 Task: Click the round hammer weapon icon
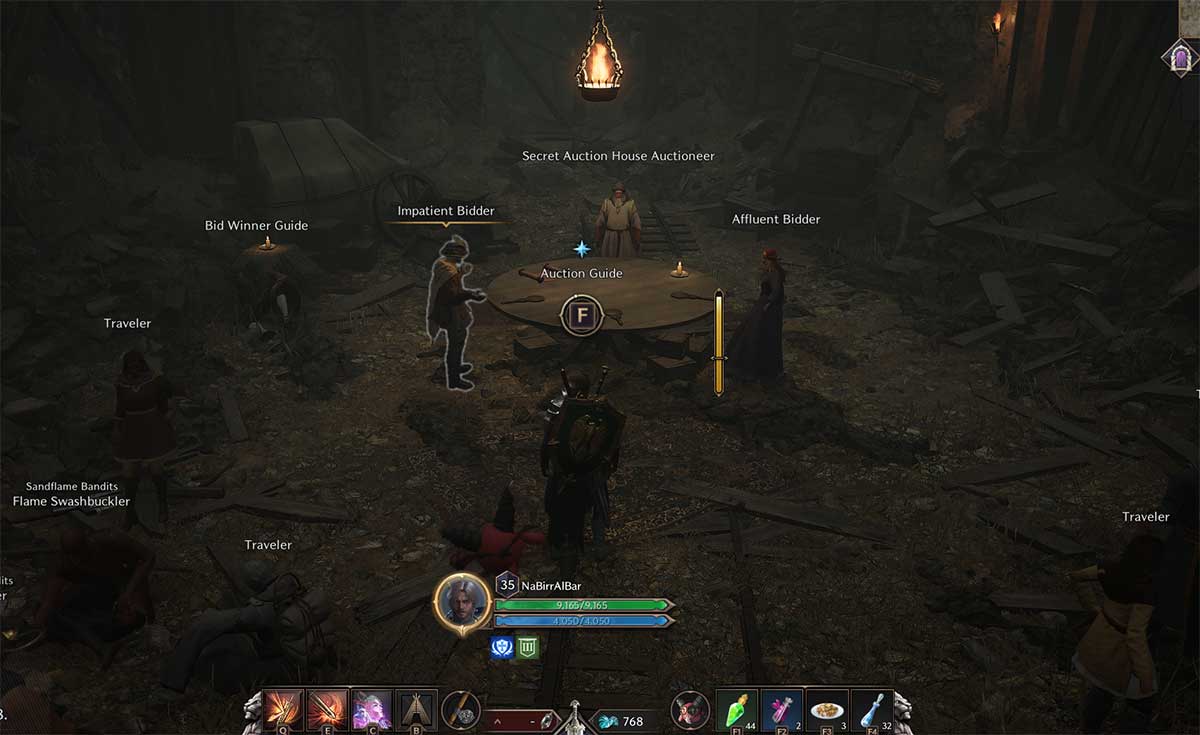[461, 710]
